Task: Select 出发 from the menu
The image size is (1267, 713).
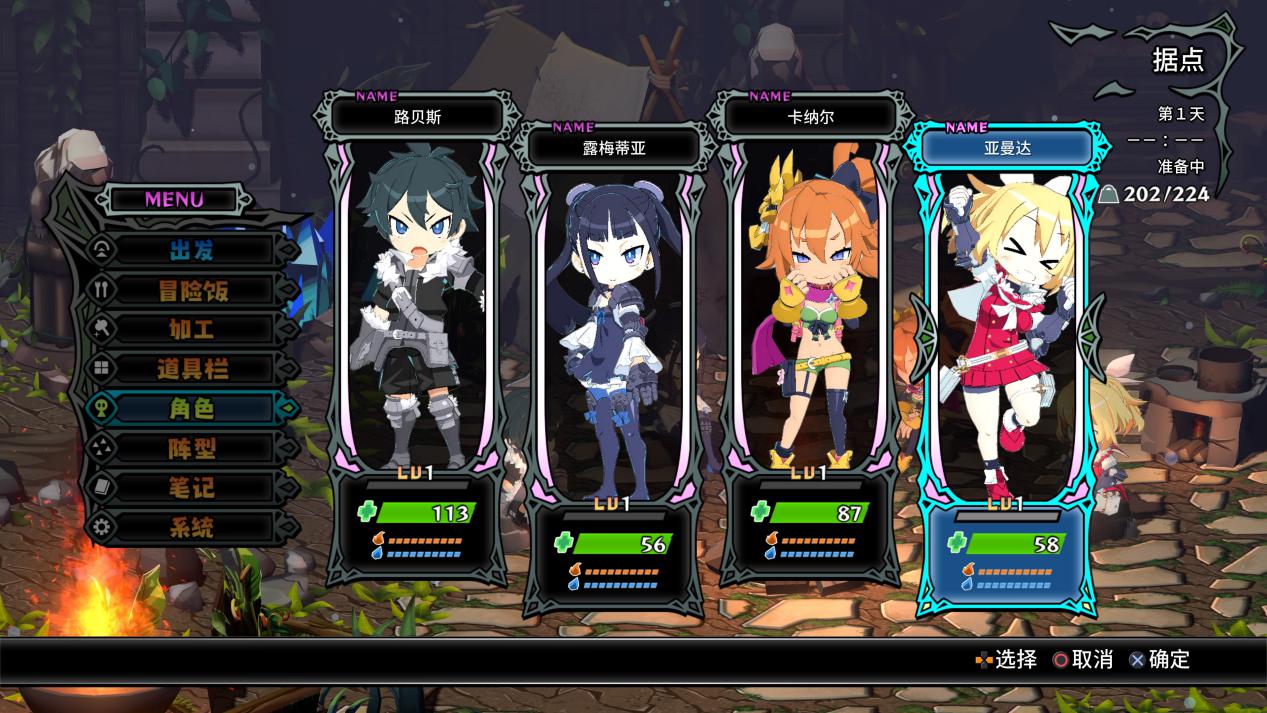Action: (x=192, y=250)
